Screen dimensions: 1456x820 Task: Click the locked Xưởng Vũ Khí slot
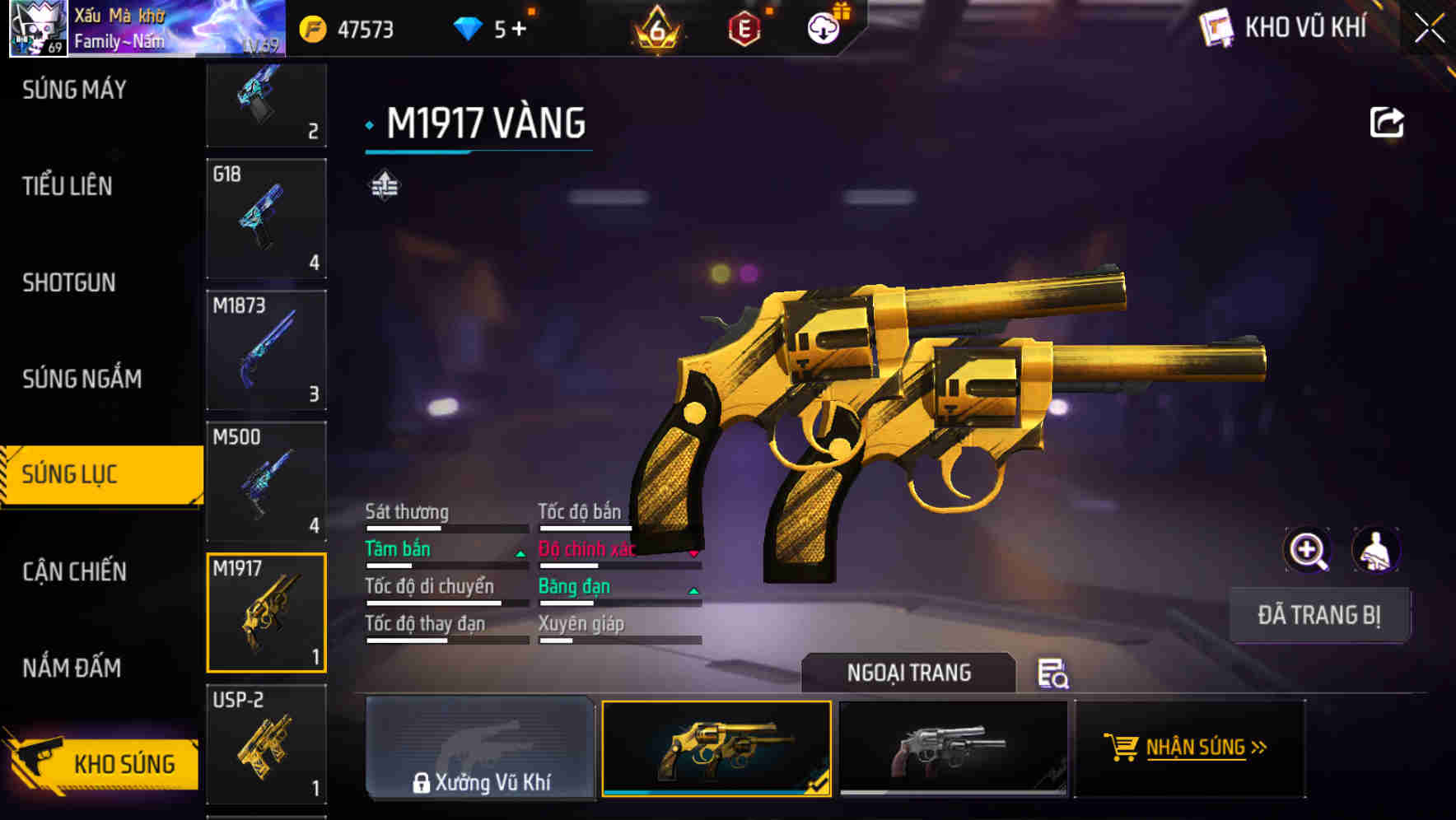[480, 748]
